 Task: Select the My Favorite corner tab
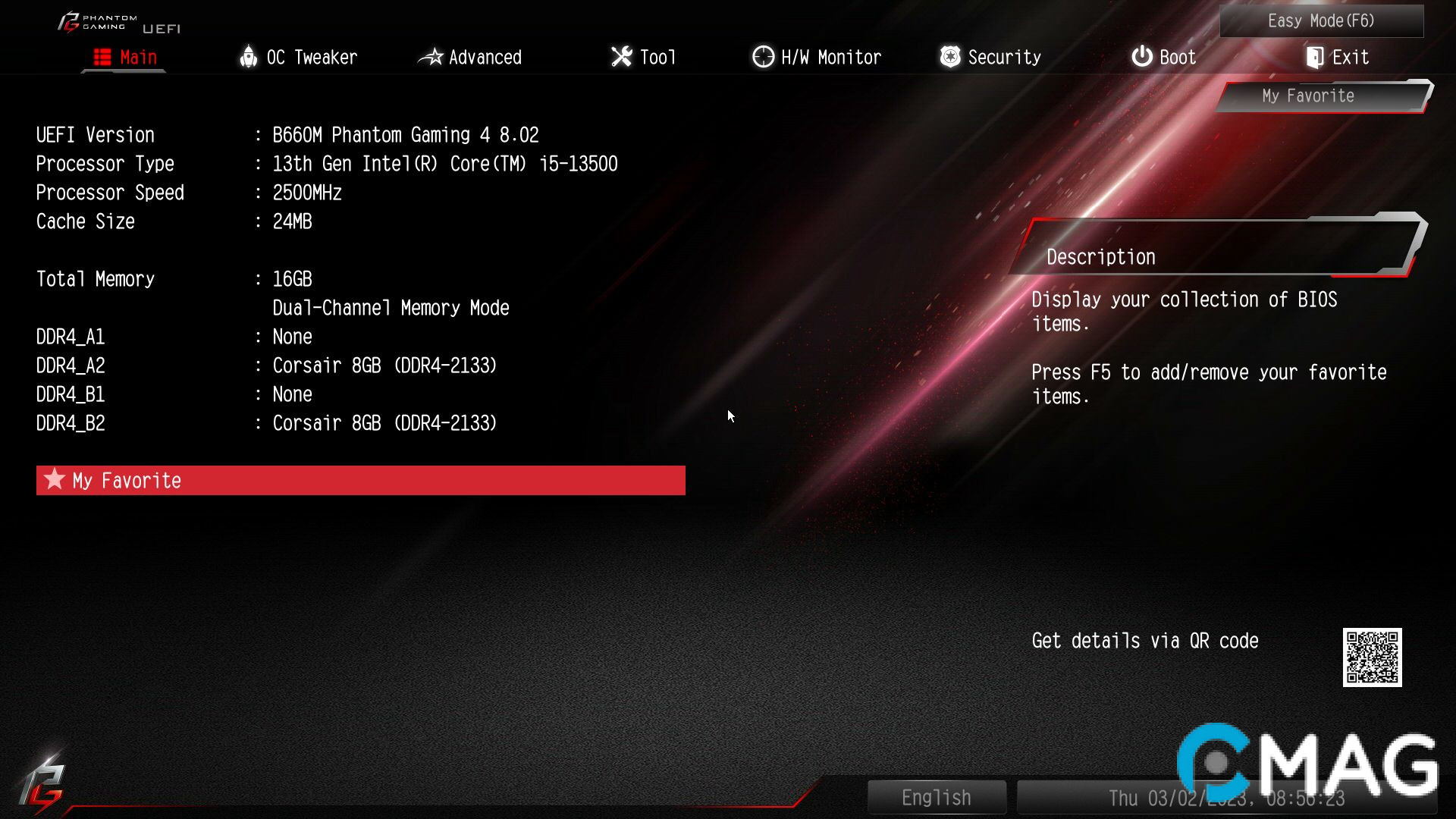coord(1307,96)
